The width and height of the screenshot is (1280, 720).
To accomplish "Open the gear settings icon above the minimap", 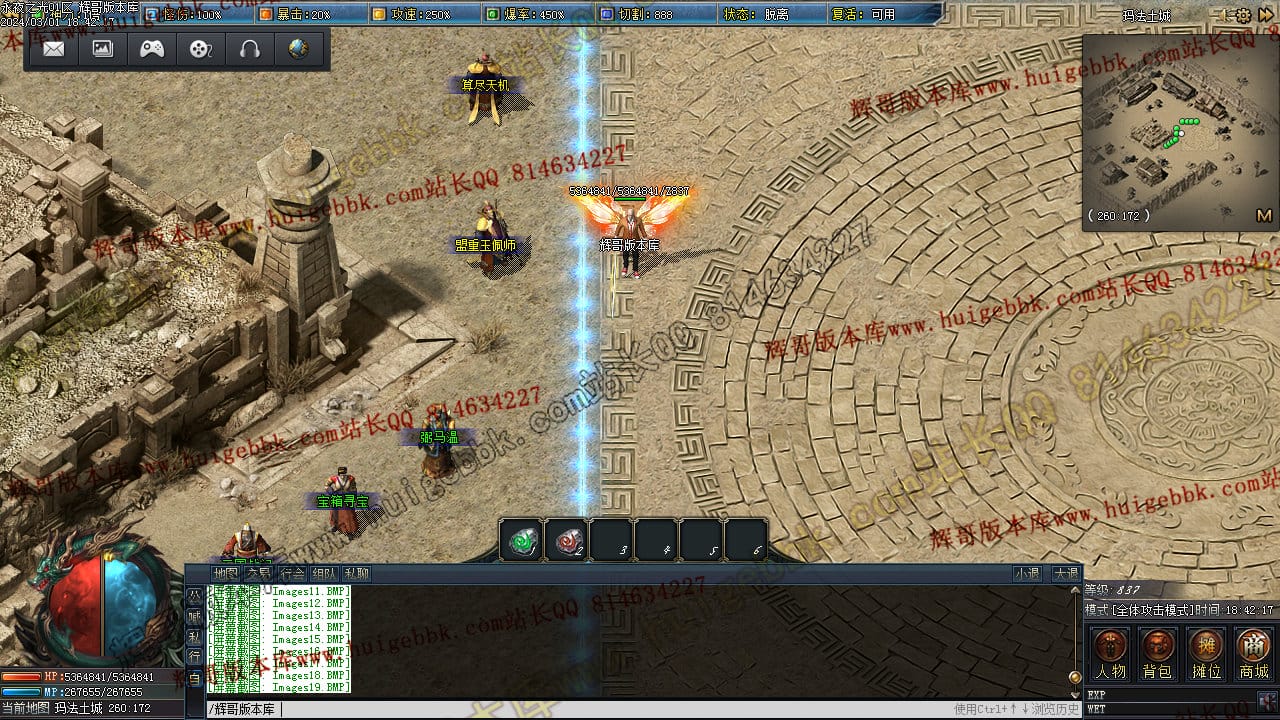I will pos(1243,16).
